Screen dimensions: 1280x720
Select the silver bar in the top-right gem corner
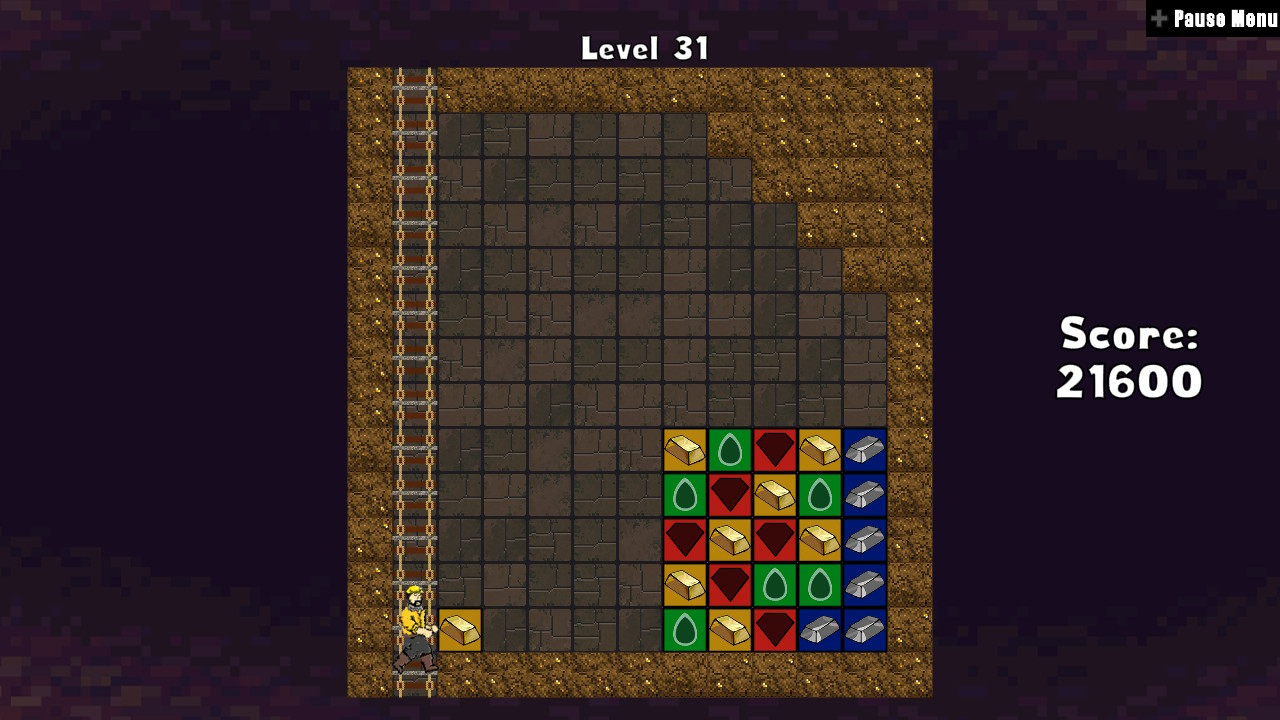(x=864, y=450)
